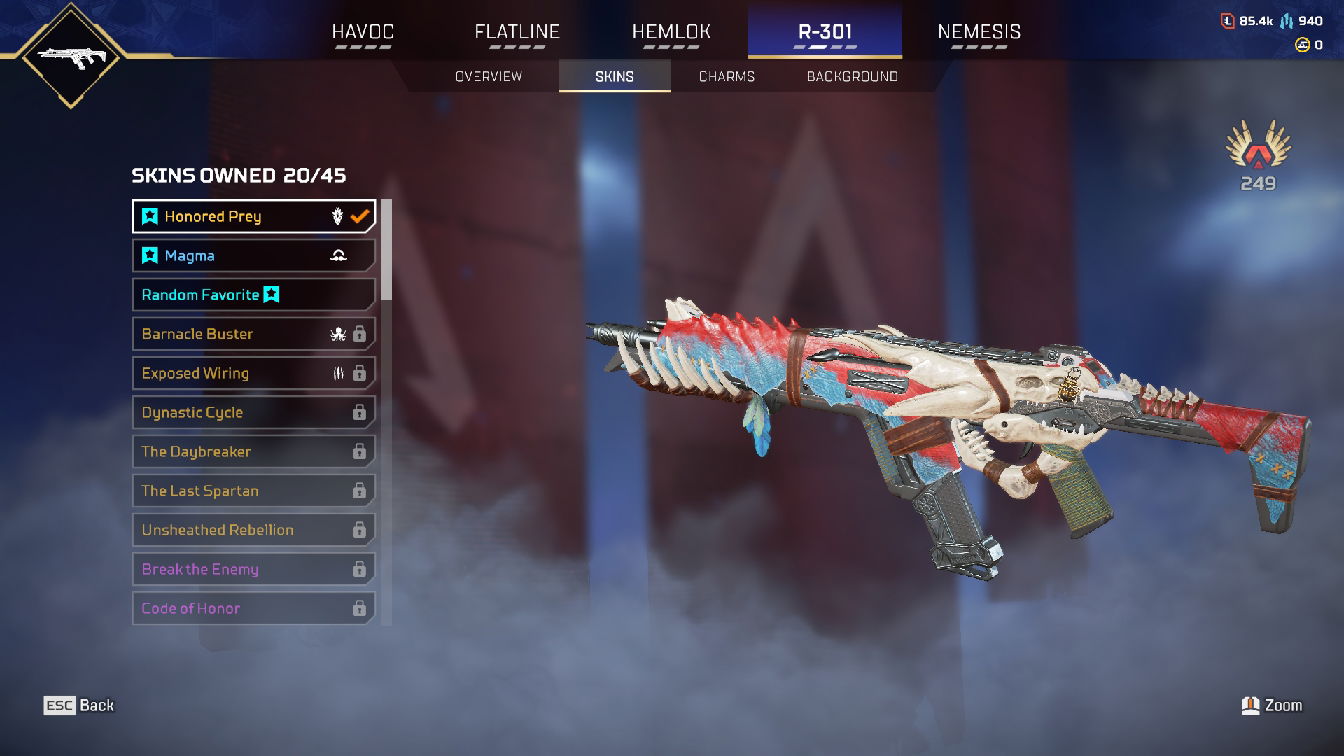The height and width of the screenshot is (756, 1344).
Task: Unfavorite the Honored Prey skin star badge
Action: point(149,216)
